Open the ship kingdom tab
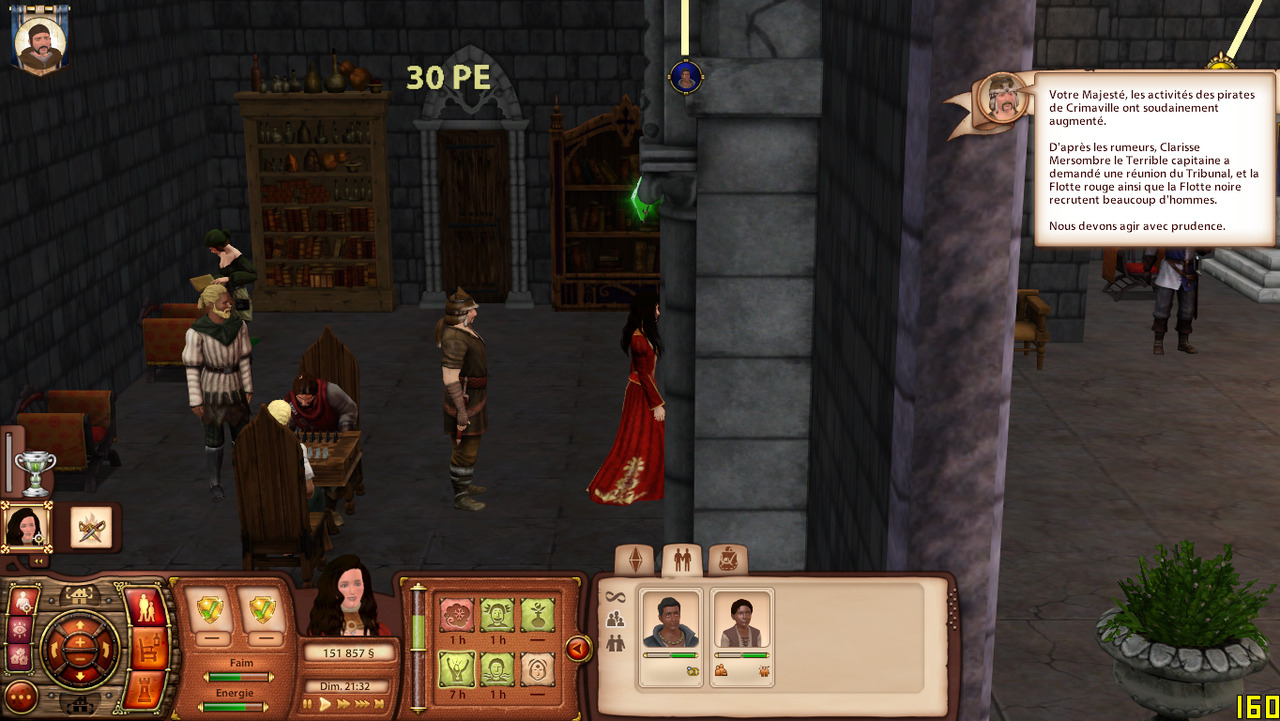The height and width of the screenshot is (721, 1280). [x=728, y=560]
